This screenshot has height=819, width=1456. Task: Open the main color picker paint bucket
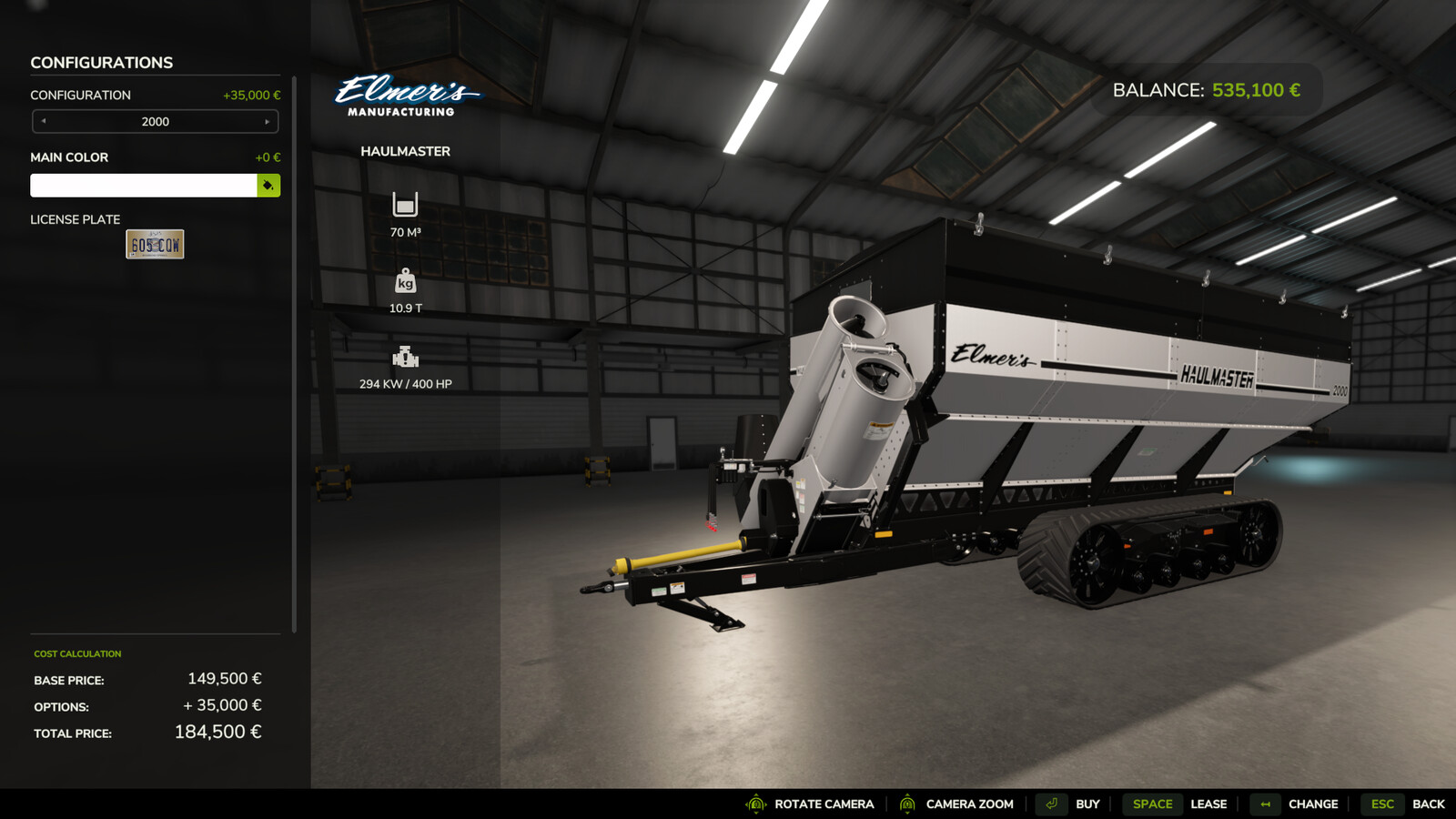point(268,186)
